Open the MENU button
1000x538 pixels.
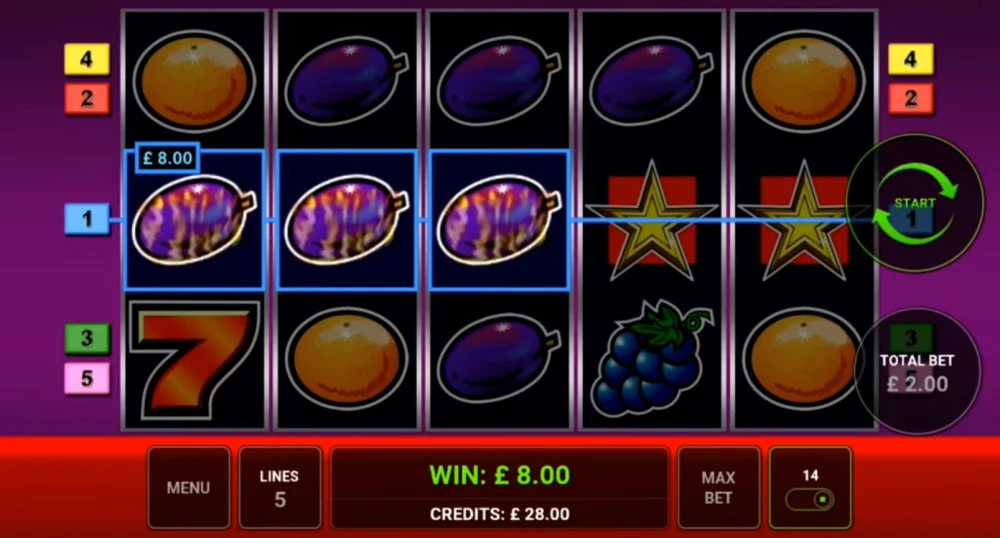(188, 488)
